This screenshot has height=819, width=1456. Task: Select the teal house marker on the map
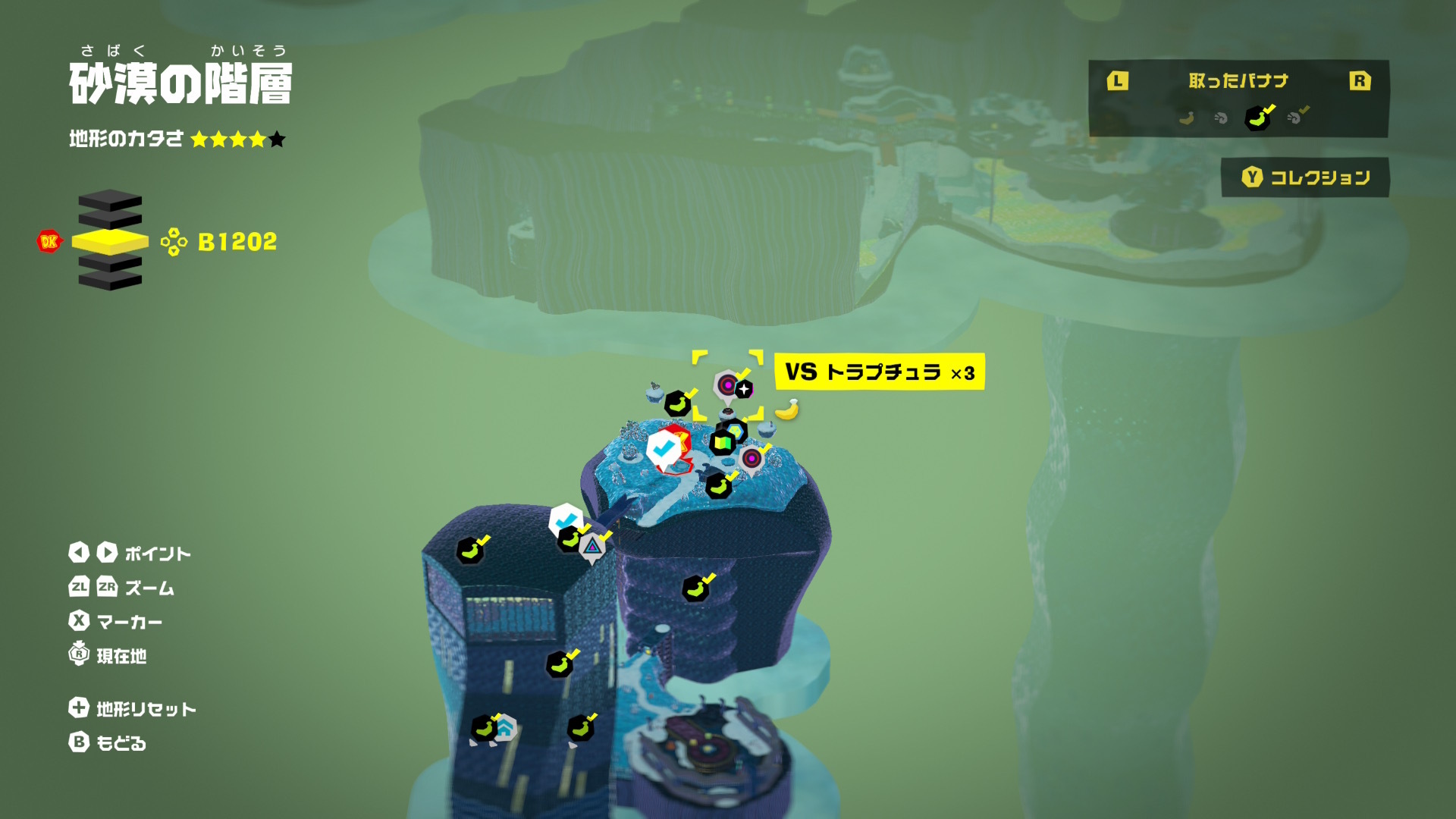tap(505, 729)
